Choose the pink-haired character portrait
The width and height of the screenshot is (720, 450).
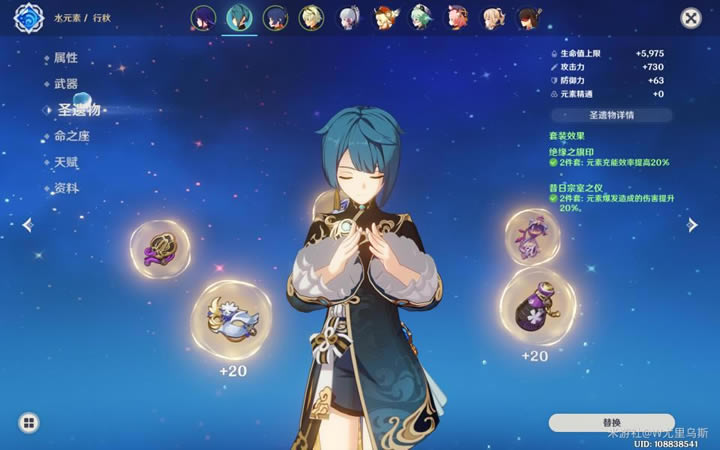456,17
